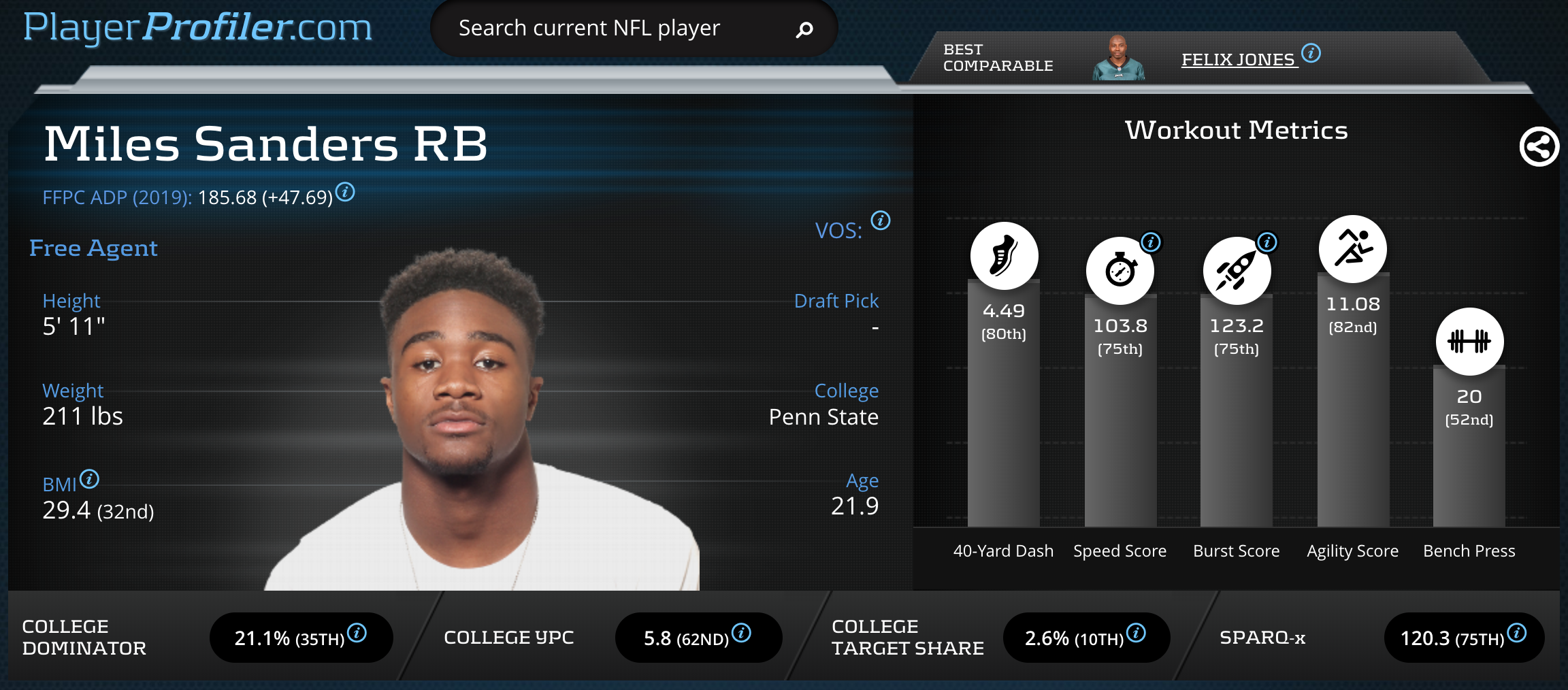This screenshot has height=690, width=1568.
Task: Show info about FFPC ADP value
Action: [x=346, y=193]
